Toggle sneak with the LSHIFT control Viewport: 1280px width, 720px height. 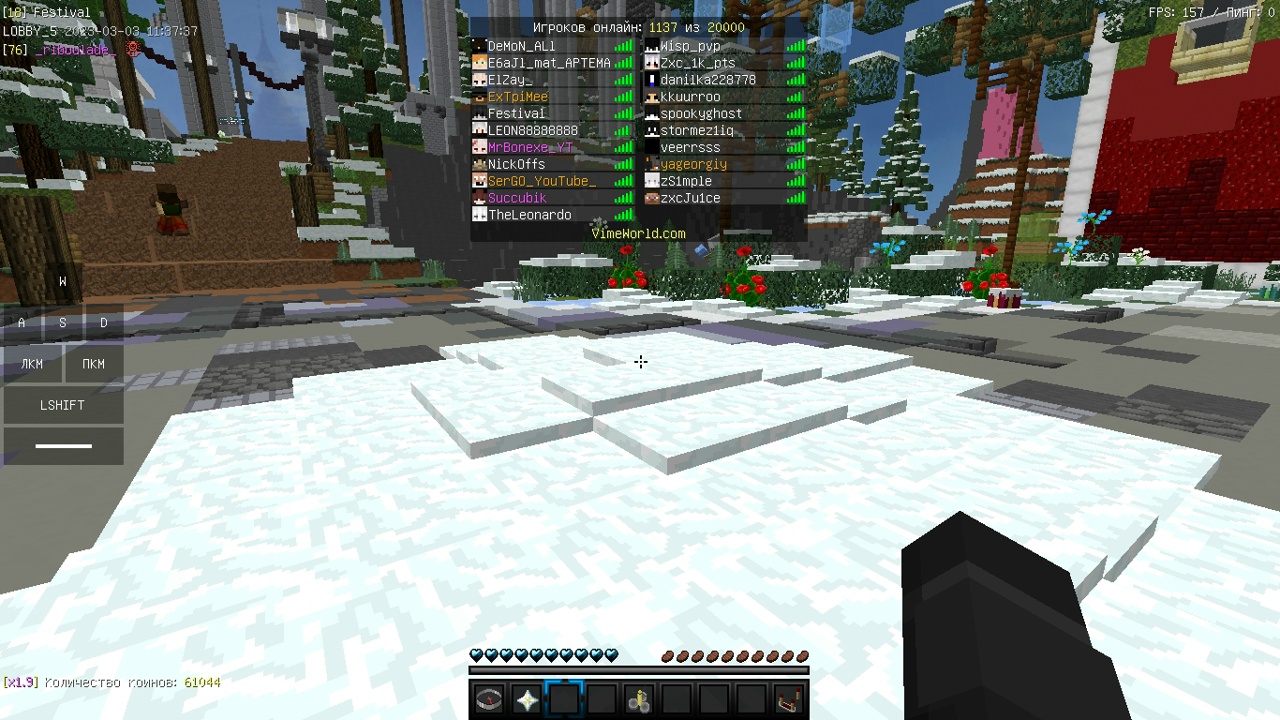pyautogui.click(x=63, y=405)
